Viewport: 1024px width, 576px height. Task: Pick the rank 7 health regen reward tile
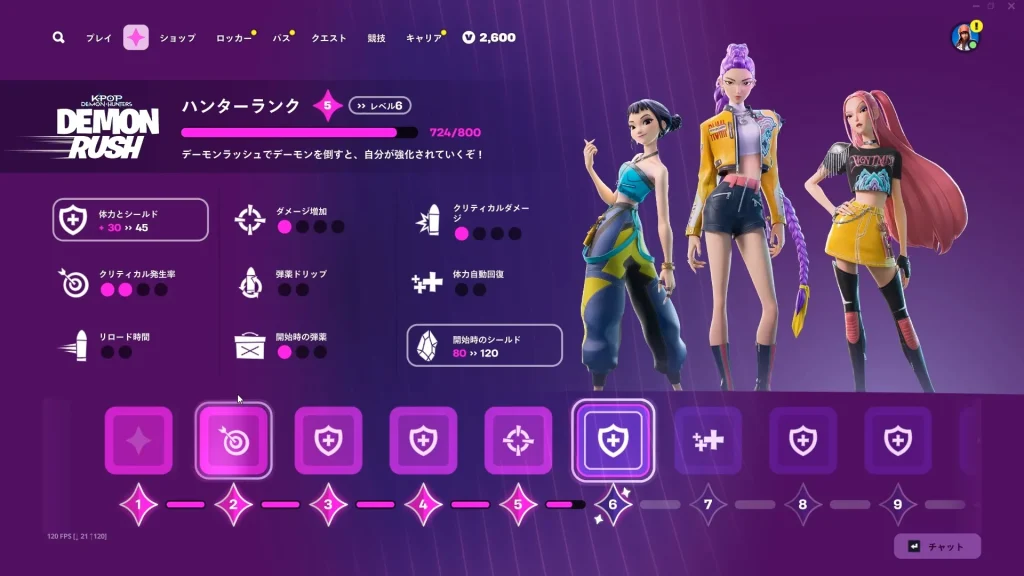[x=707, y=440]
